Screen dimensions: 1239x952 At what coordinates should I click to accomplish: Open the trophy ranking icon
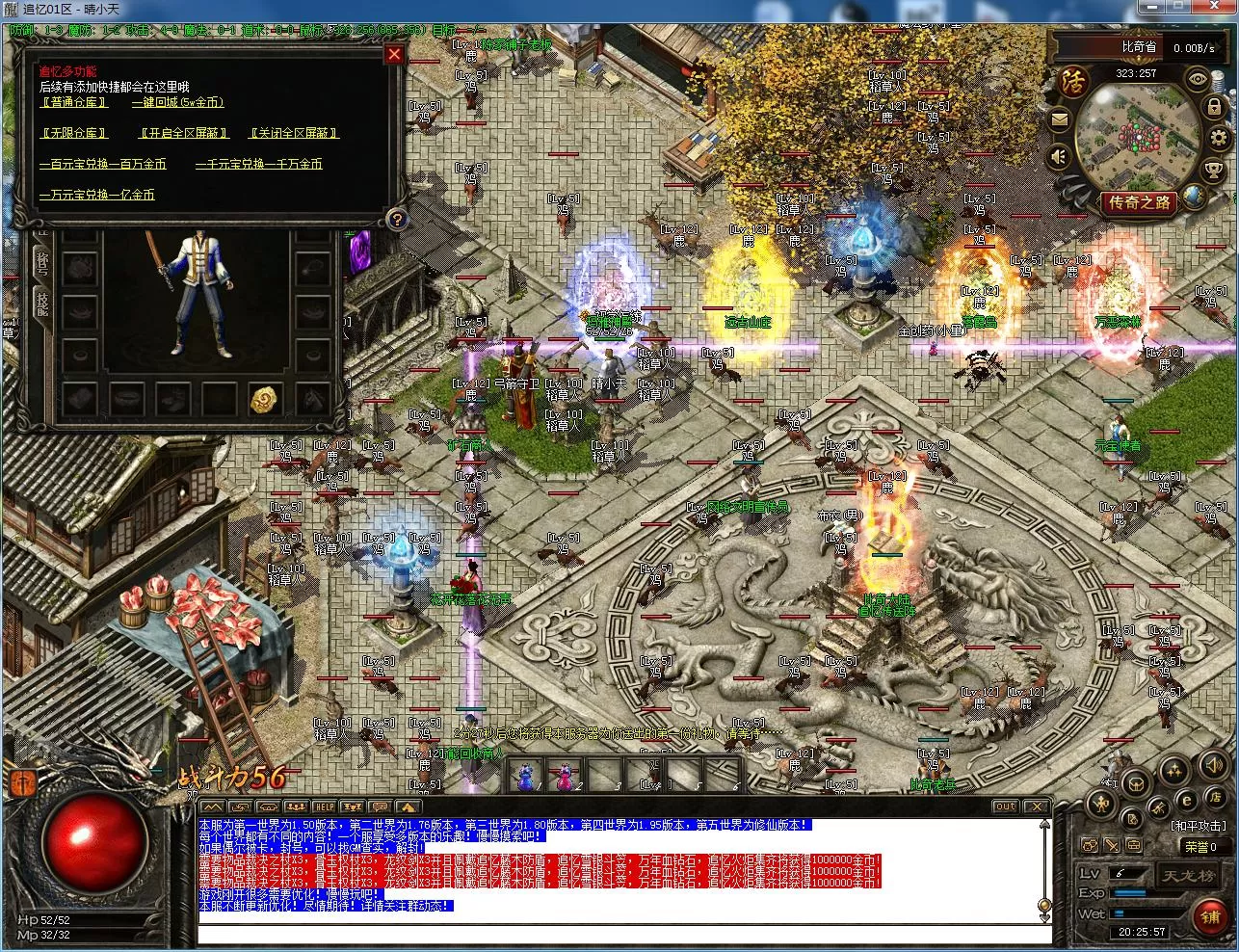click(1214, 172)
